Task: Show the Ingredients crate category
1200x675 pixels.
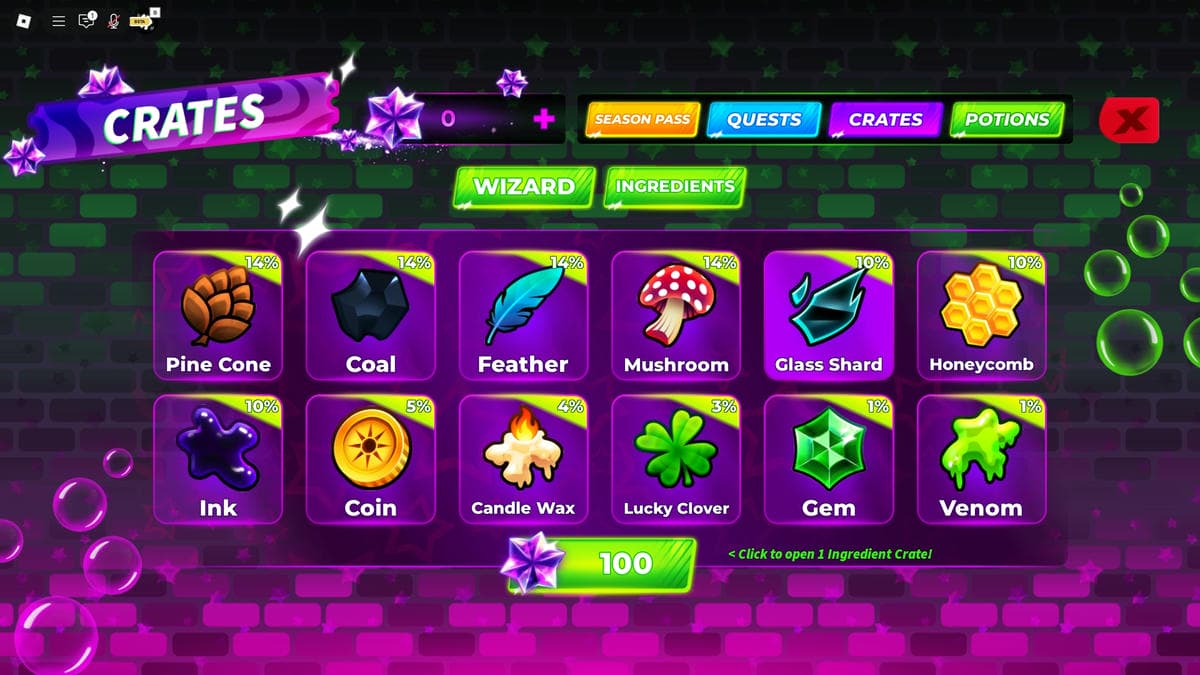Action: tap(675, 187)
